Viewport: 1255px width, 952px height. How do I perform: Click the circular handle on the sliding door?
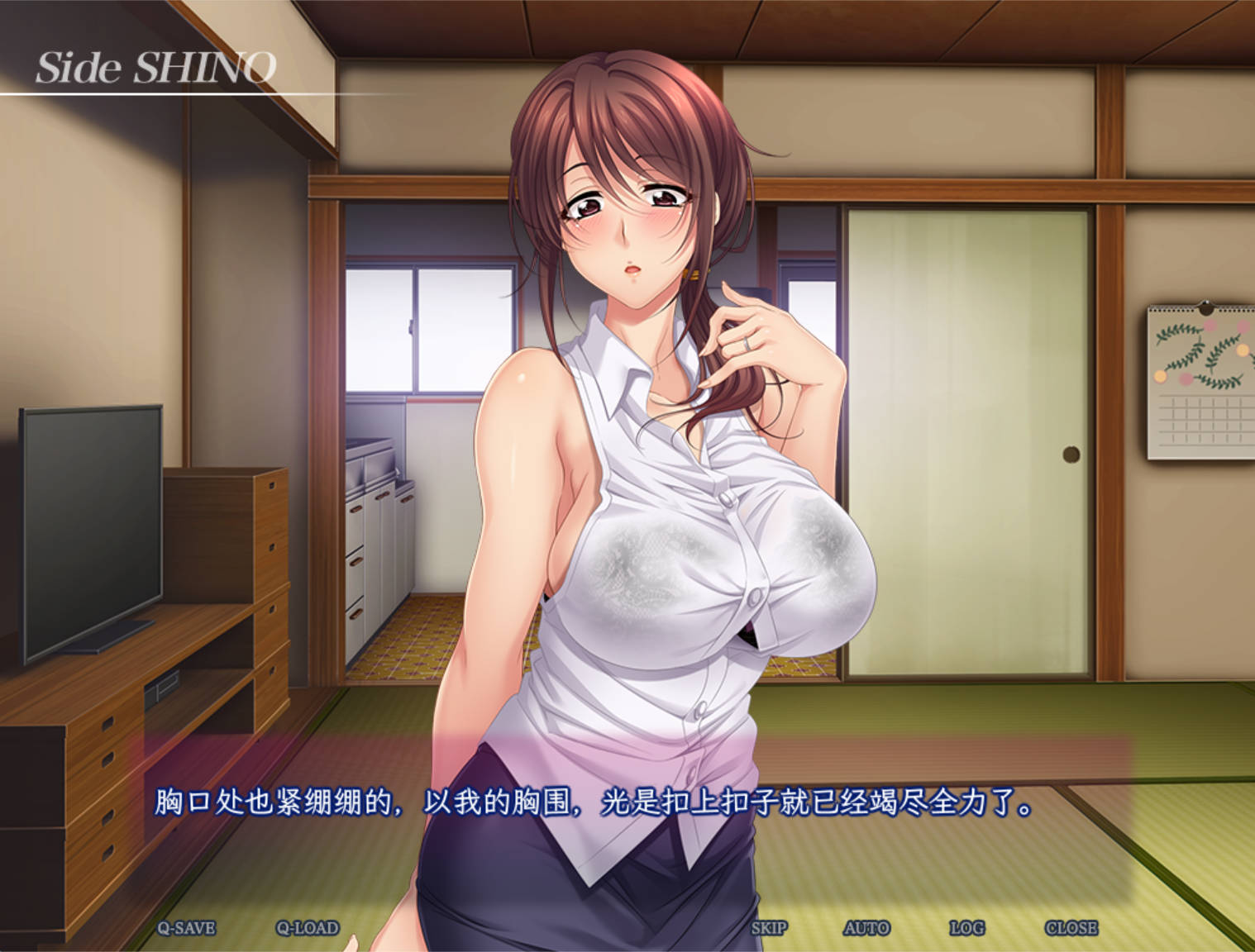[1071, 453]
